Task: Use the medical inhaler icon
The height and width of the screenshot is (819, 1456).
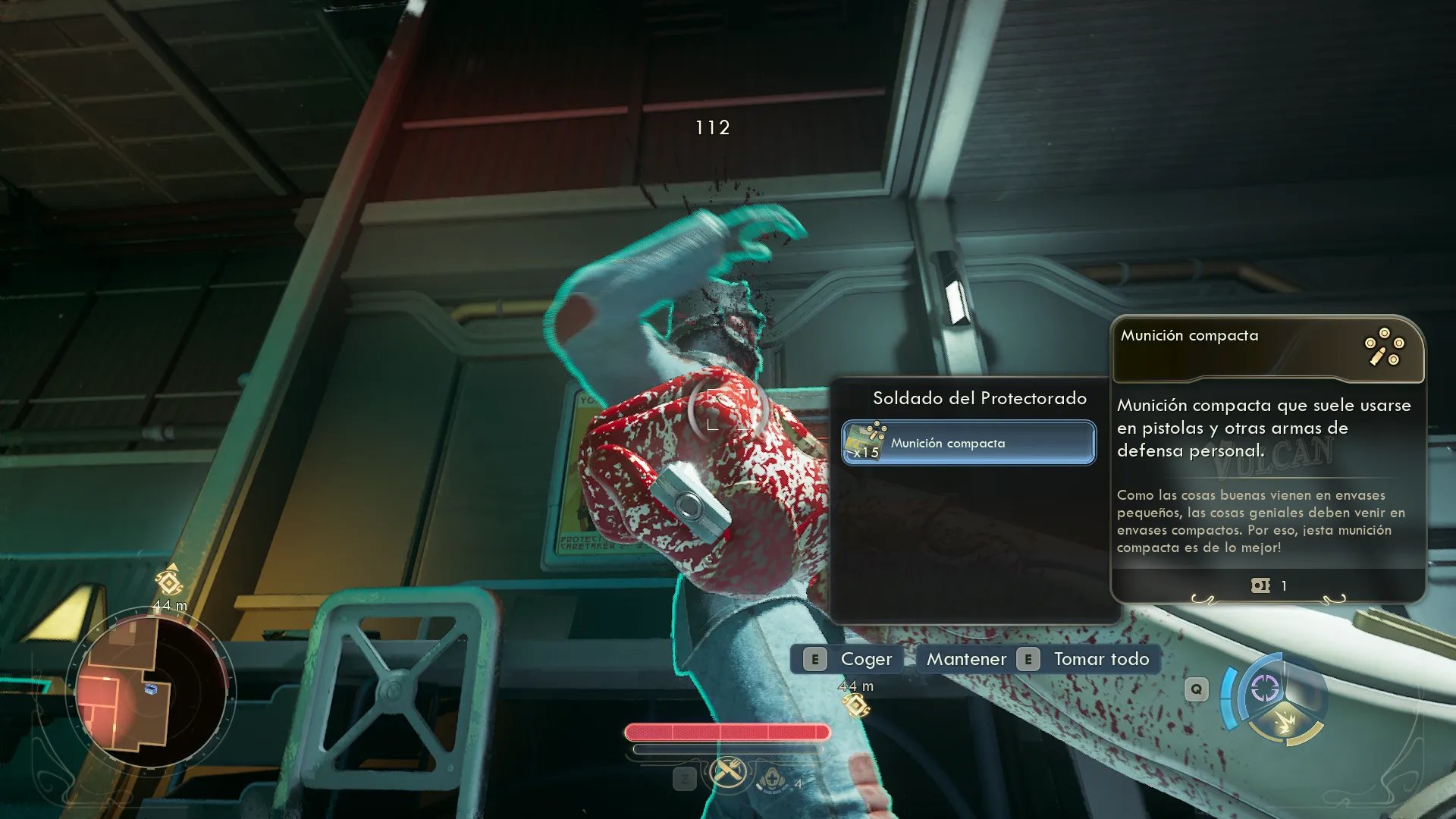Action: pos(772,779)
